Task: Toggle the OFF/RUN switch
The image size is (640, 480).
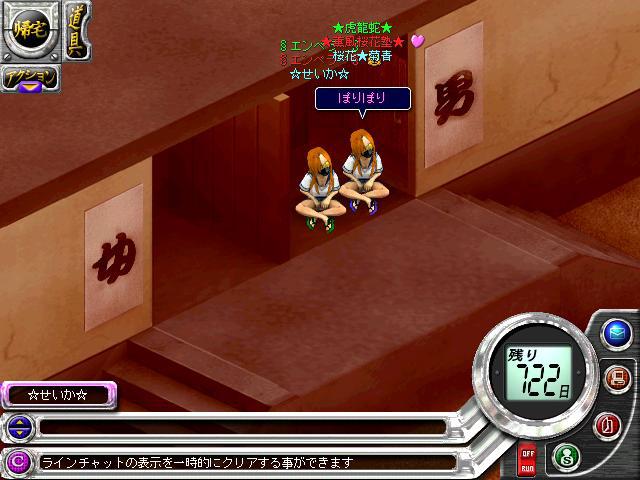Action: tap(527, 460)
